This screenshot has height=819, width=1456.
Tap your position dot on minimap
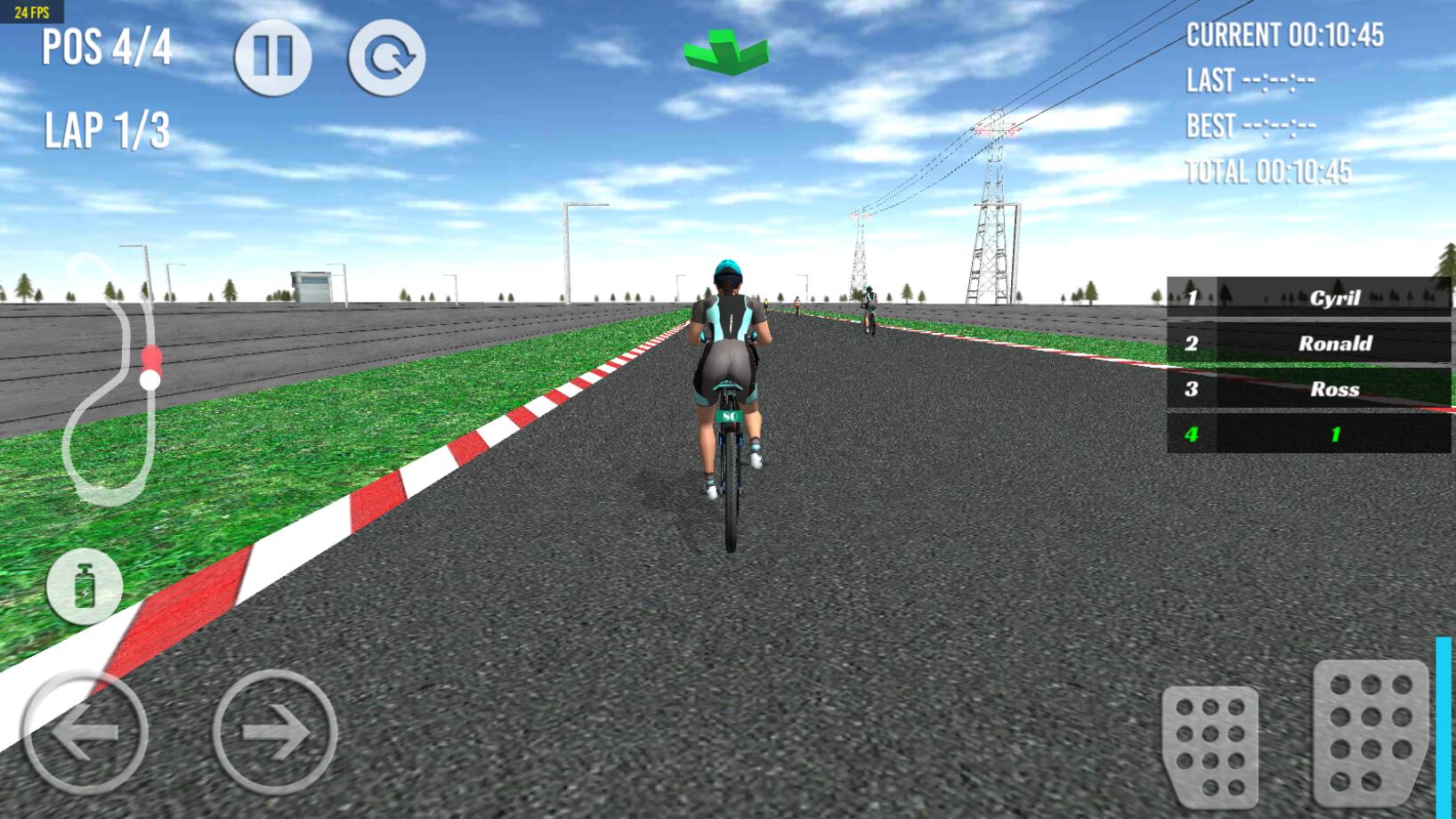(x=150, y=378)
